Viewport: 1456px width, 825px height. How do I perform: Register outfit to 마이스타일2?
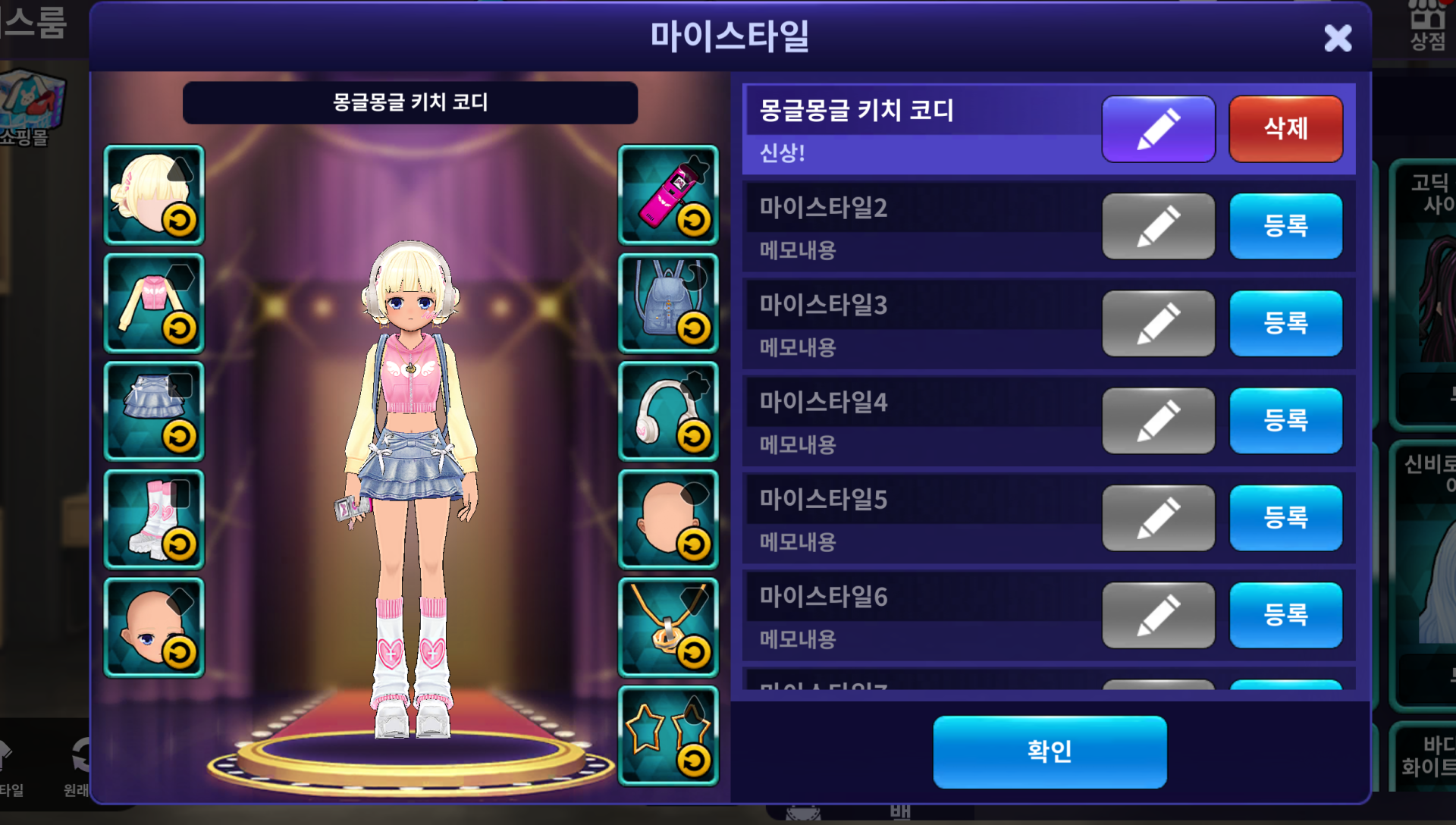pyautogui.click(x=1285, y=226)
